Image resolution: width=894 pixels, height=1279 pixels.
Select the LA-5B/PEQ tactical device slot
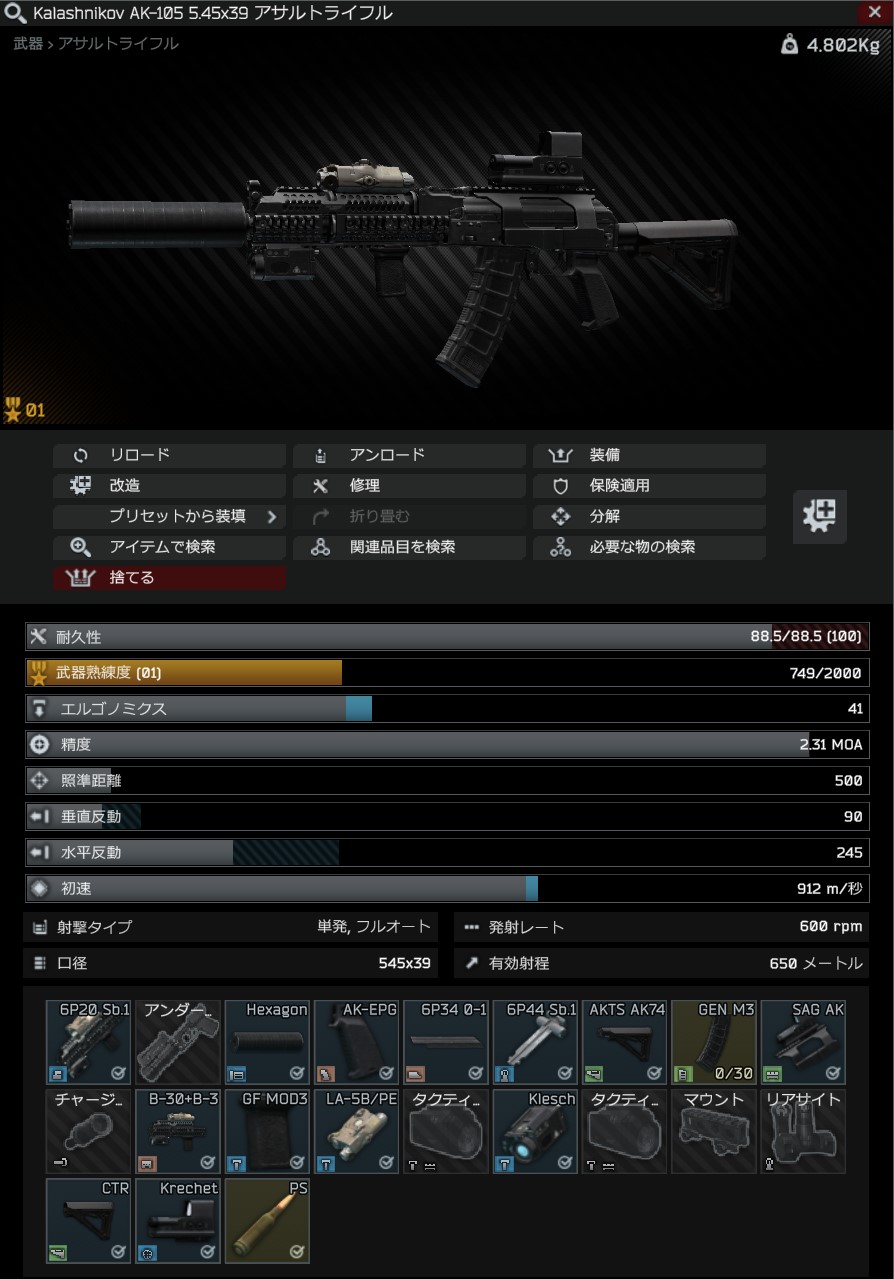tap(357, 1131)
